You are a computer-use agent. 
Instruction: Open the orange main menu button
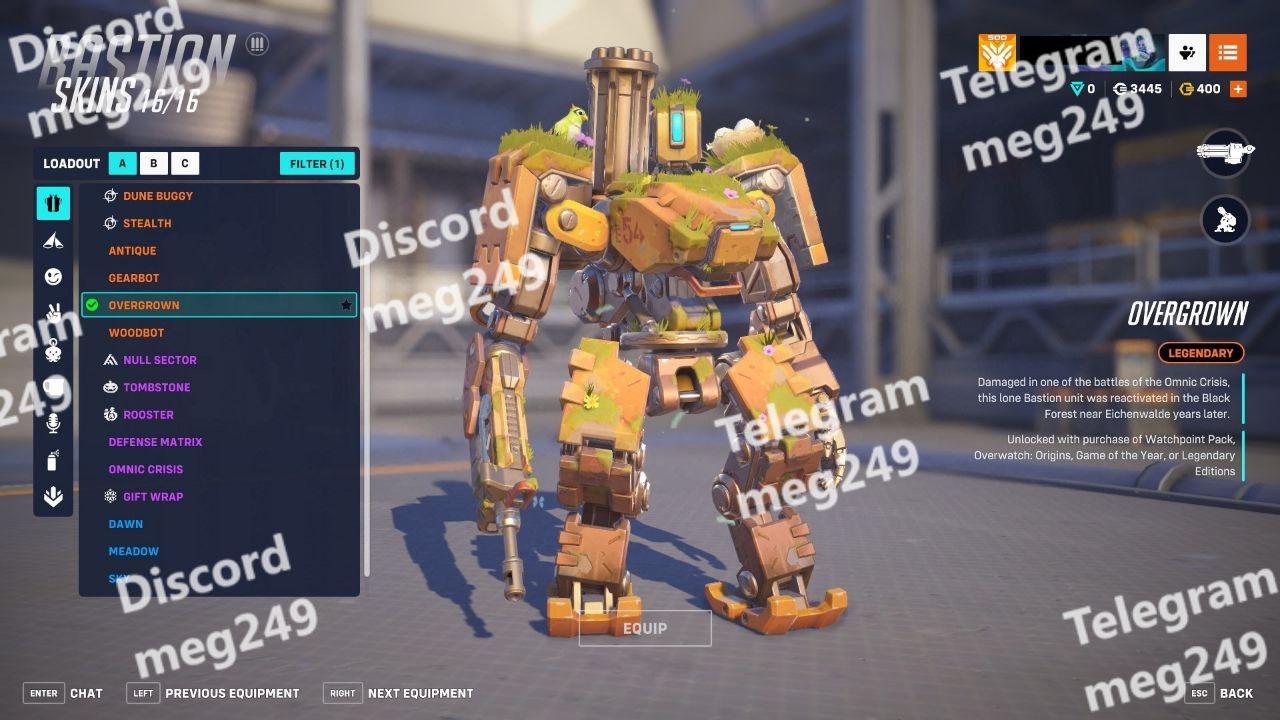(x=1227, y=52)
